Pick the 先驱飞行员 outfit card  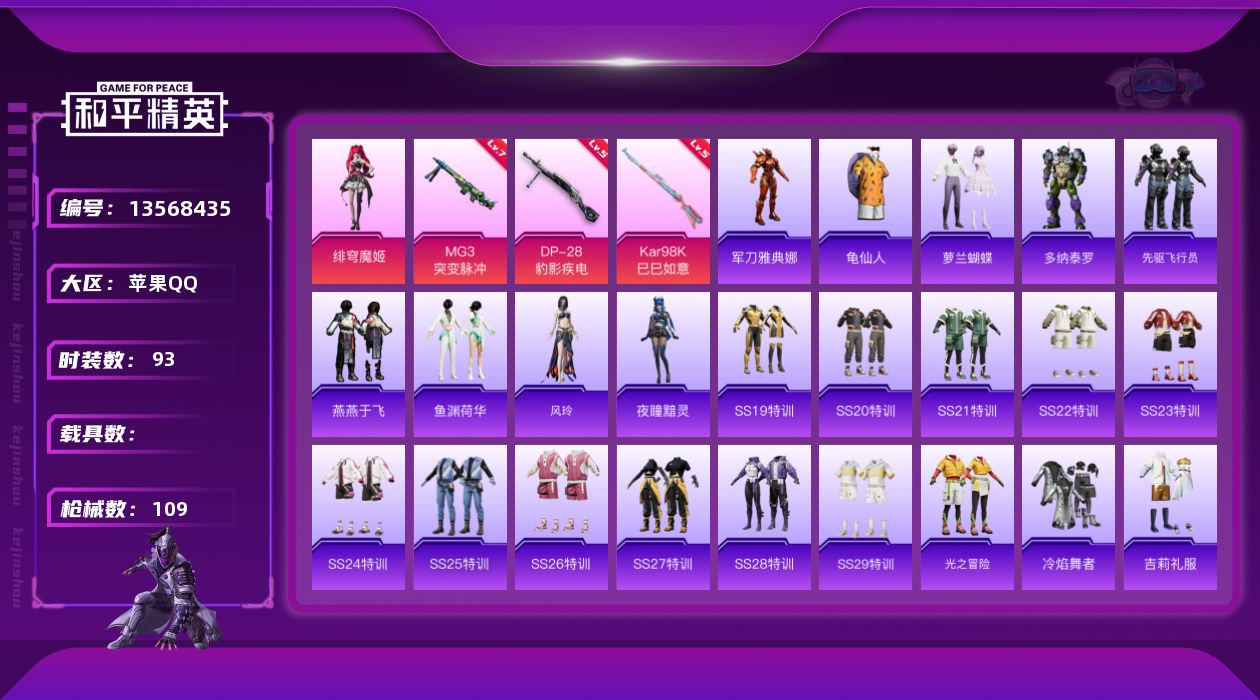pos(1170,210)
